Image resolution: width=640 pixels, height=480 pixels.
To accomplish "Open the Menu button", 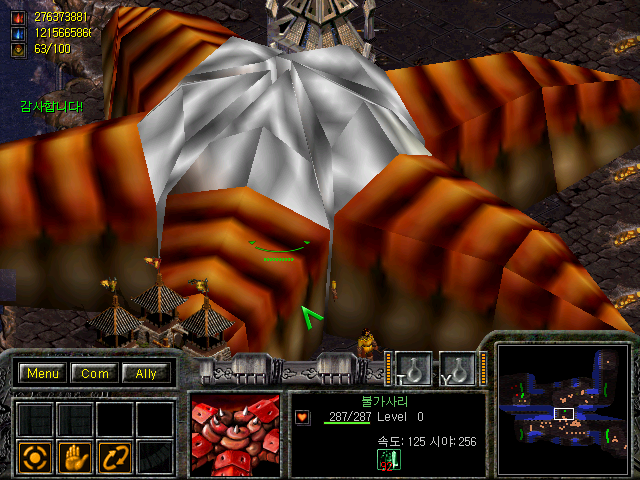I will pos(44,373).
